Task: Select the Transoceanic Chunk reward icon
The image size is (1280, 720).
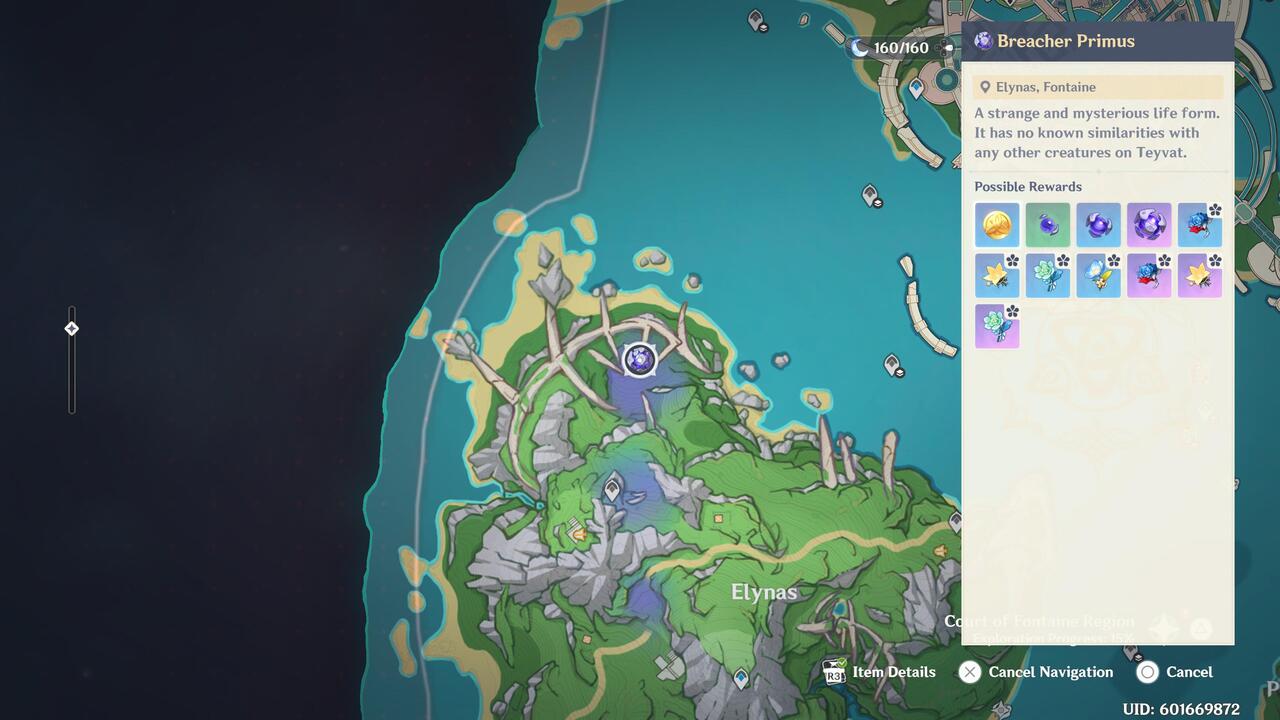Action: click(1098, 225)
